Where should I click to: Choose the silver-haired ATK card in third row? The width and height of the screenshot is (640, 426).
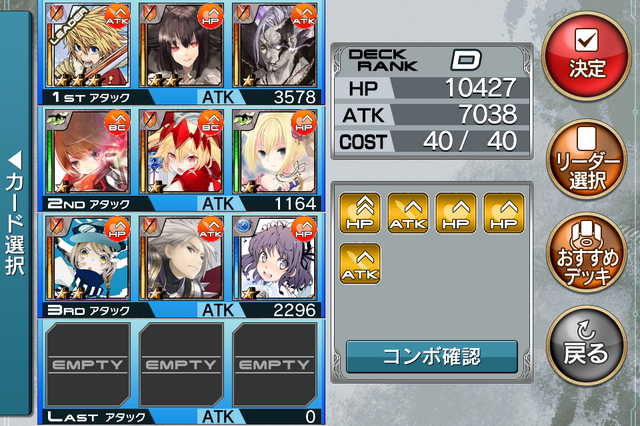(x=177, y=258)
